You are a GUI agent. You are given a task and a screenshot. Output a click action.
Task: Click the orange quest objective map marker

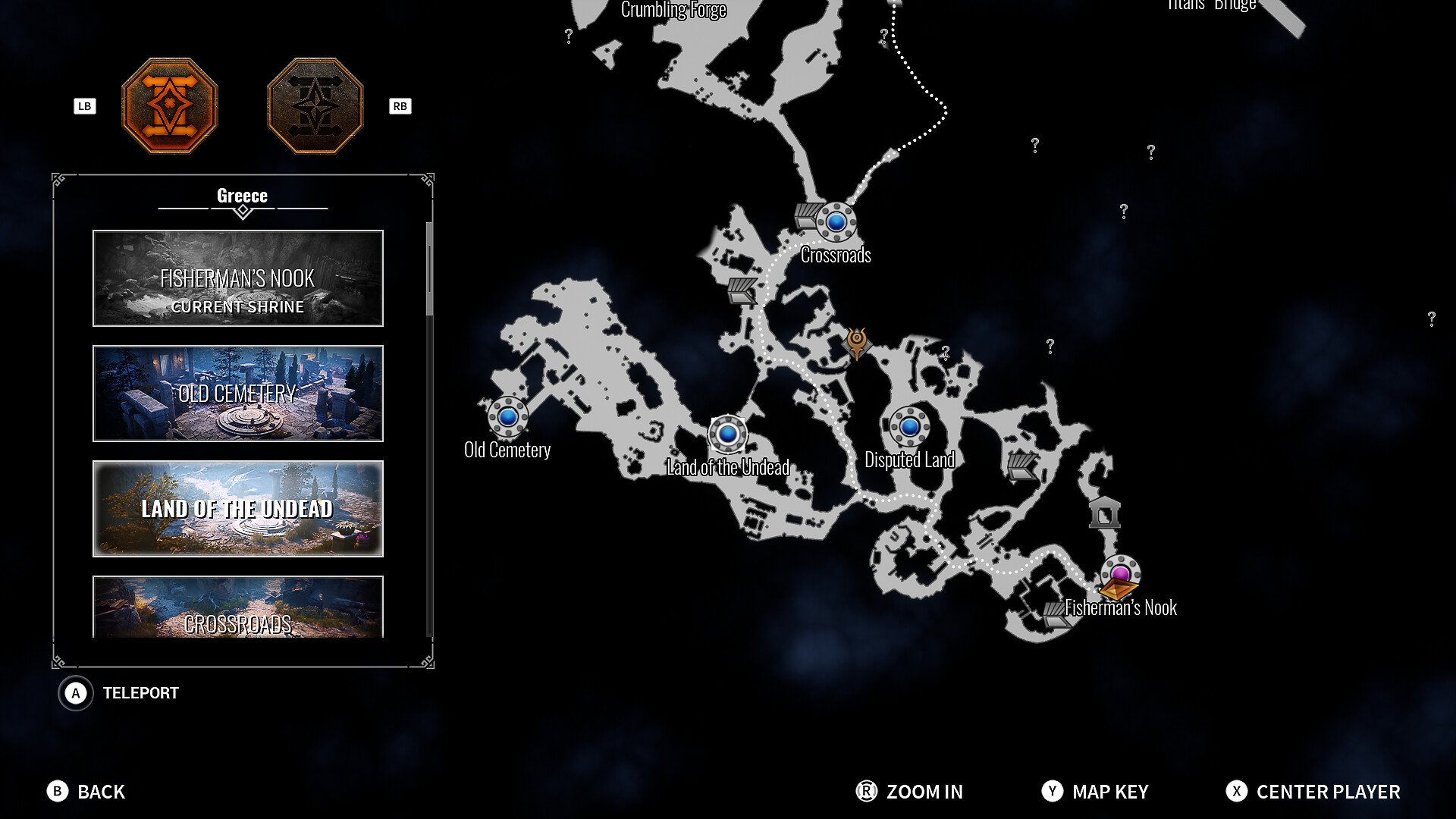(857, 344)
